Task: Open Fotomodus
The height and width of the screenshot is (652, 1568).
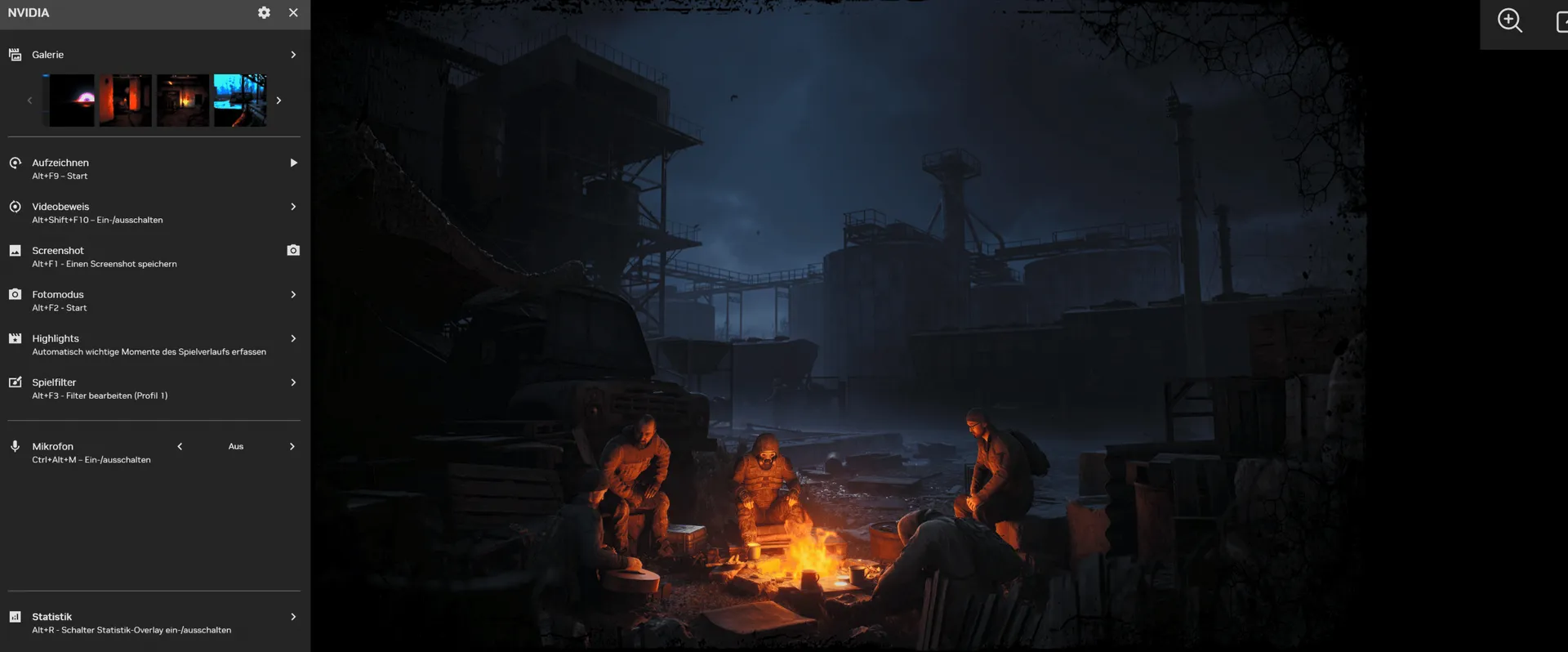Action: (x=293, y=295)
